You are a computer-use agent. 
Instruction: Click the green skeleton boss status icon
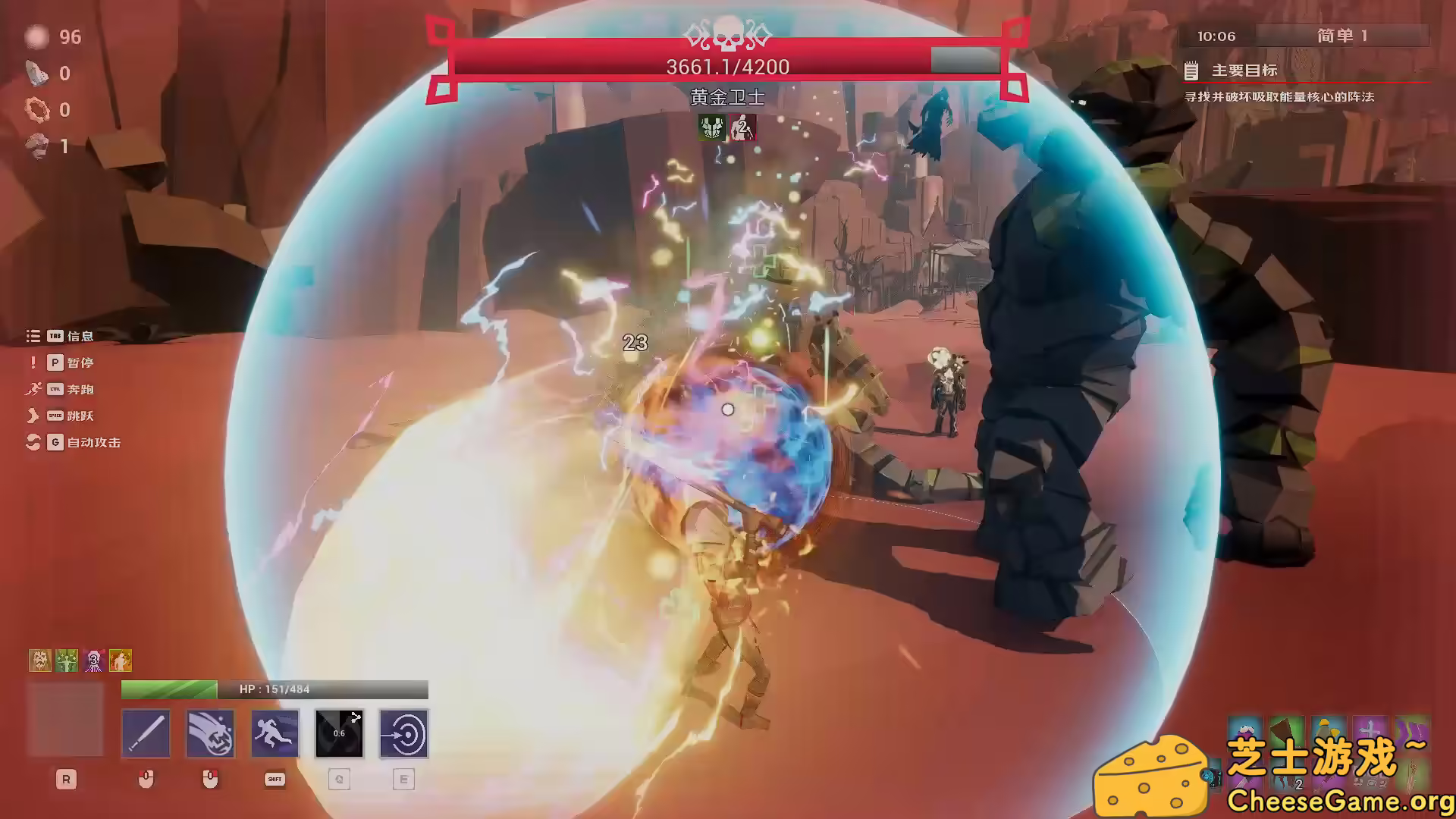coord(711,127)
